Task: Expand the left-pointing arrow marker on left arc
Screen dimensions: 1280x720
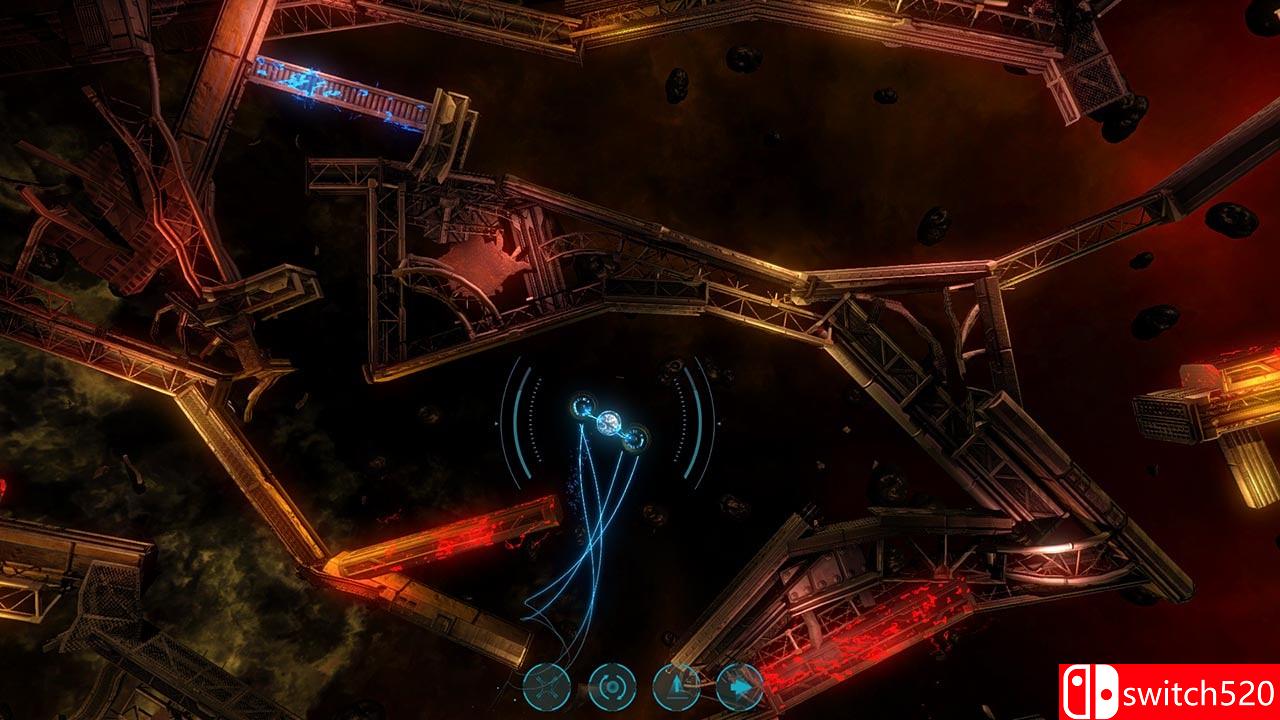Action: [x=495, y=423]
